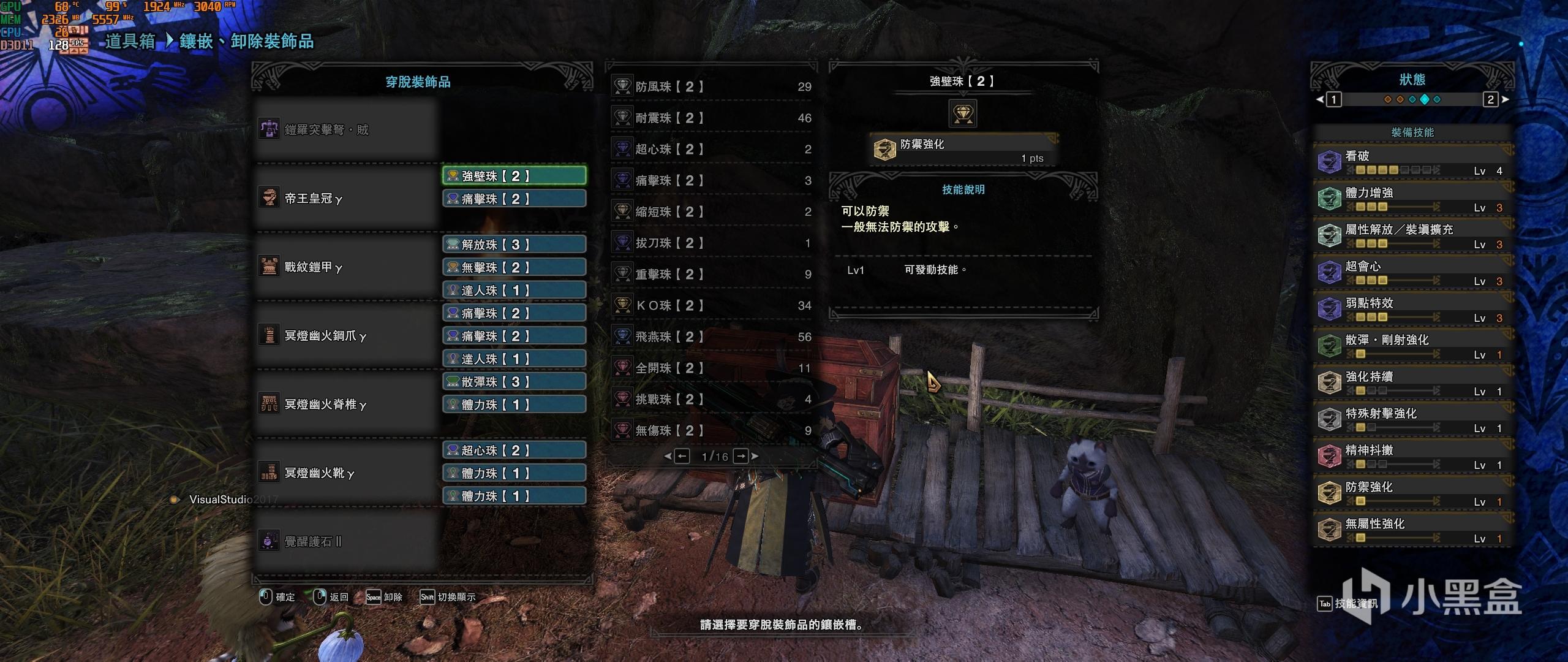Viewport: 1568px width, 662px height.
Task: Switch status panel to previous page
Action: click(x=1333, y=99)
